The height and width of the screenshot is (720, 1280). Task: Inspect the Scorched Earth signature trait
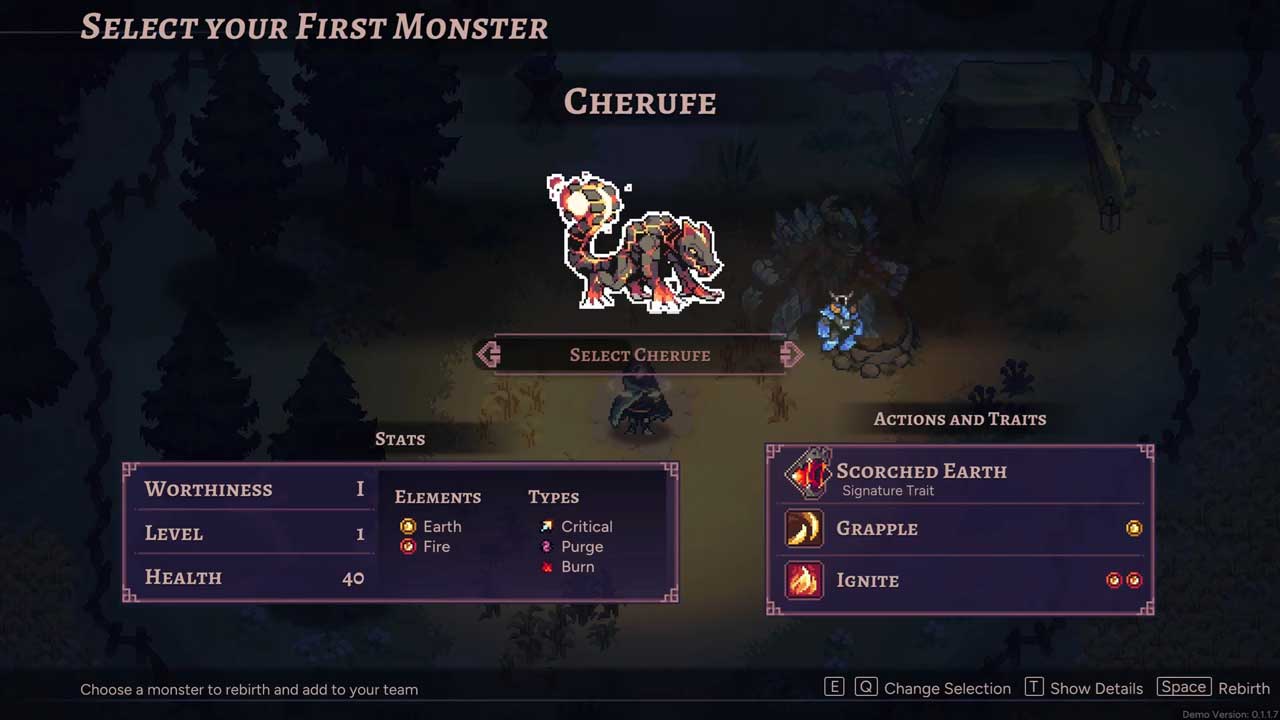(x=920, y=476)
